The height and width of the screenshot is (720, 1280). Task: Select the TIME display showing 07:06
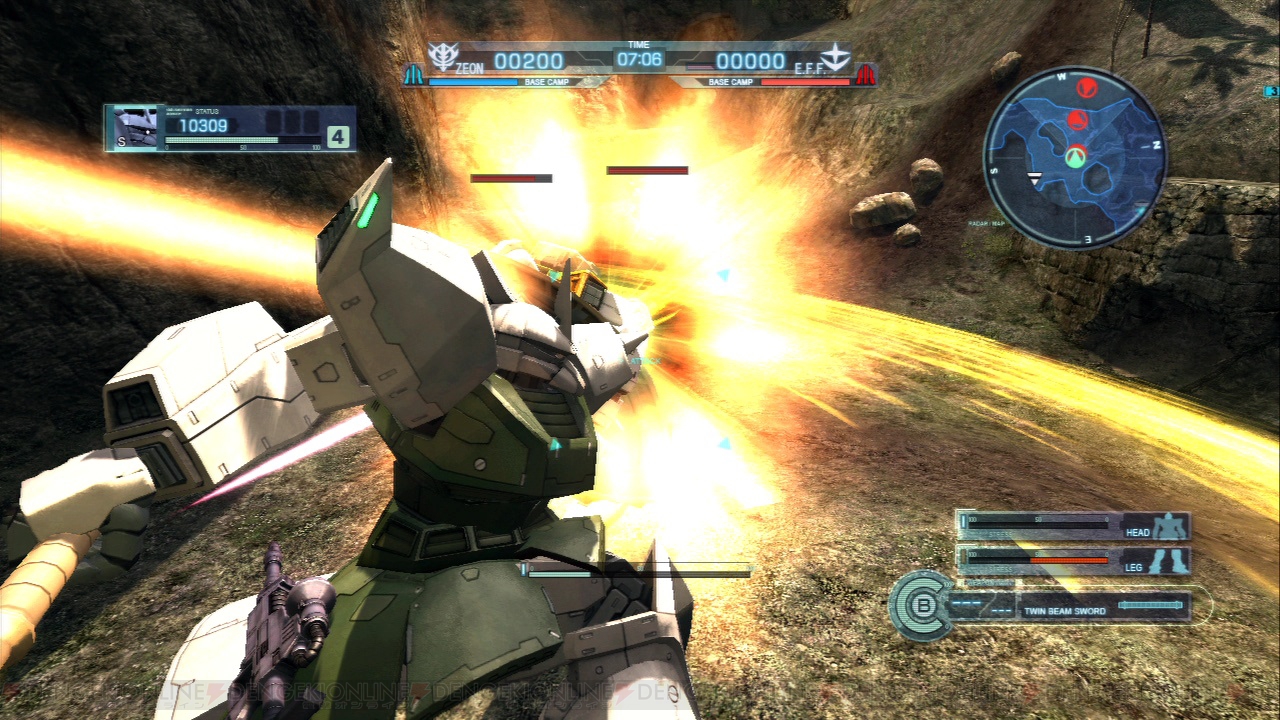638,56
